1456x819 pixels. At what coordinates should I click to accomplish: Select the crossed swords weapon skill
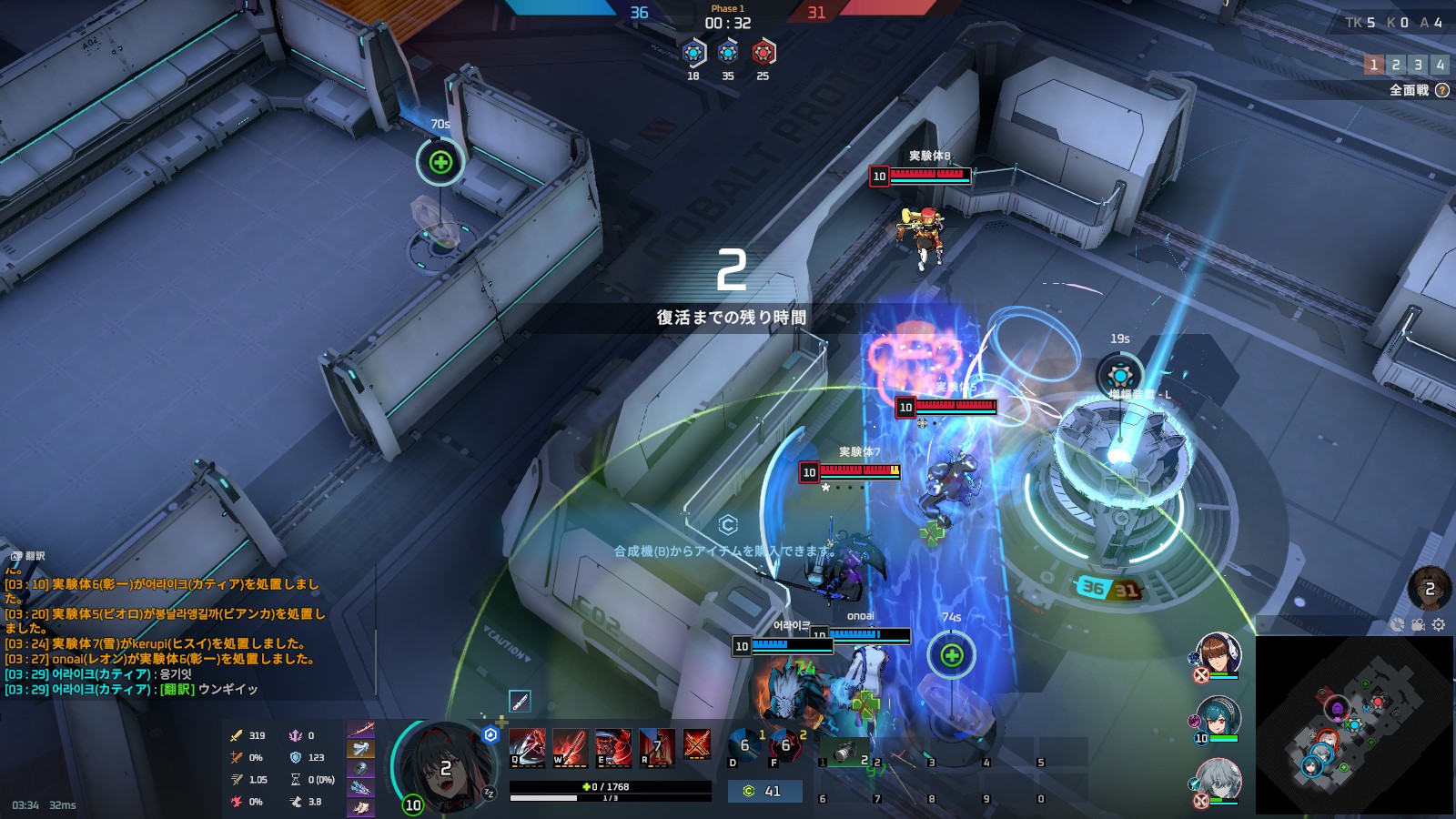pyautogui.click(x=697, y=745)
